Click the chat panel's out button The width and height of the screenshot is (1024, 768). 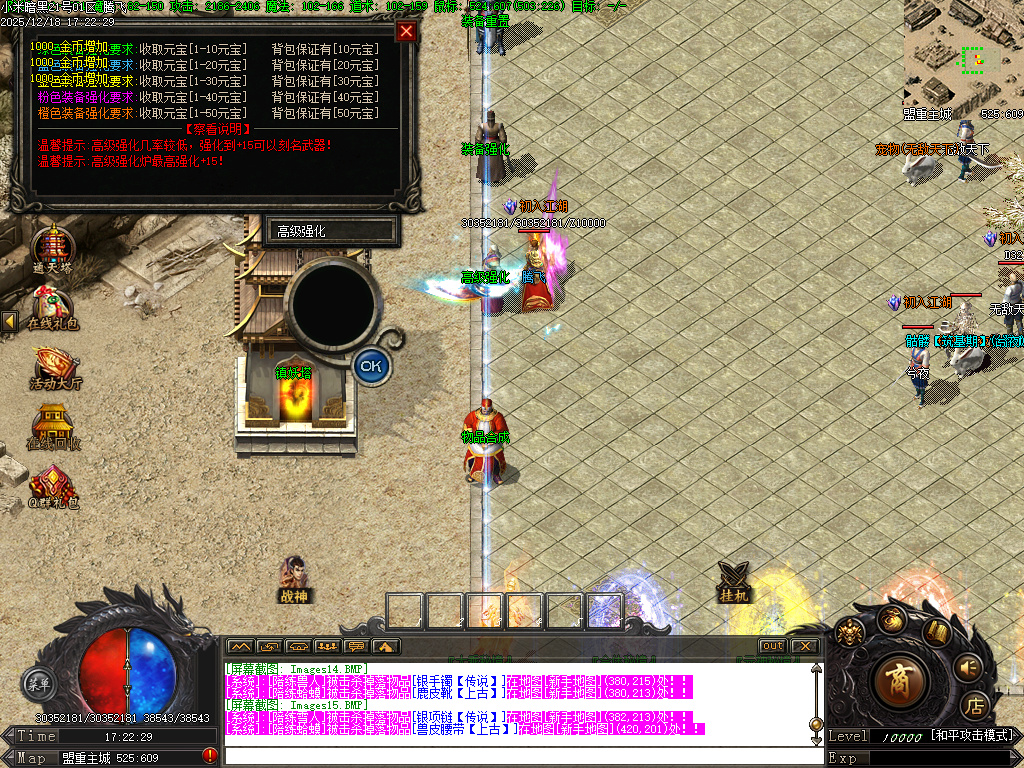click(772, 646)
